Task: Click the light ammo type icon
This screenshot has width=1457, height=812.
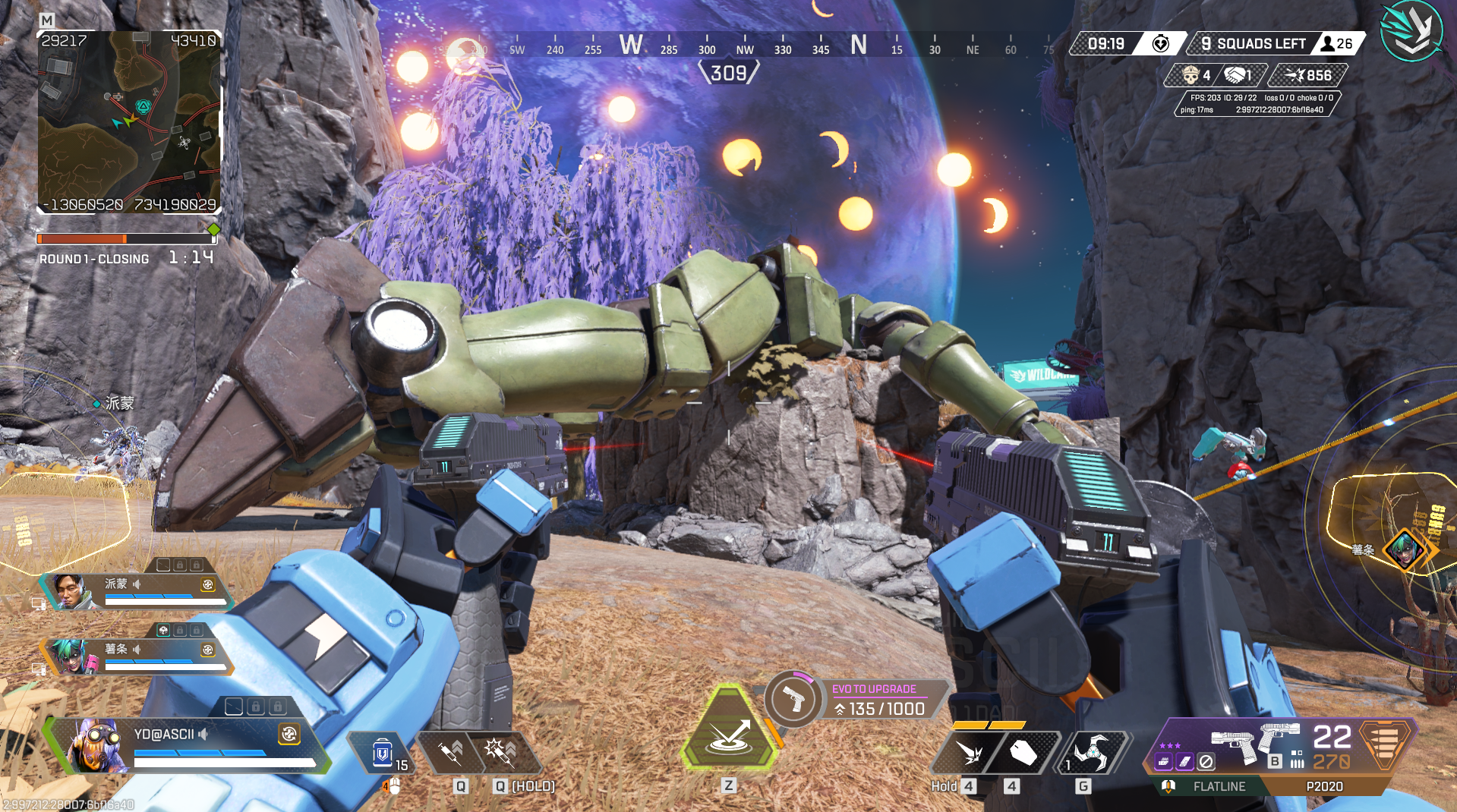Action: 1385,741
